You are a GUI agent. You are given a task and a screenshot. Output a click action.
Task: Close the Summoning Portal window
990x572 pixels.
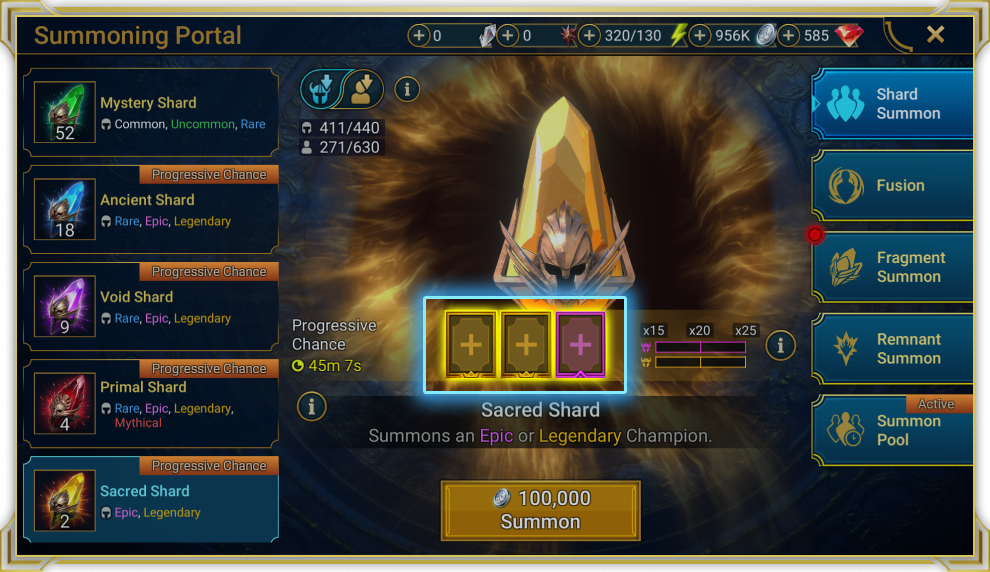(x=935, y=35)
